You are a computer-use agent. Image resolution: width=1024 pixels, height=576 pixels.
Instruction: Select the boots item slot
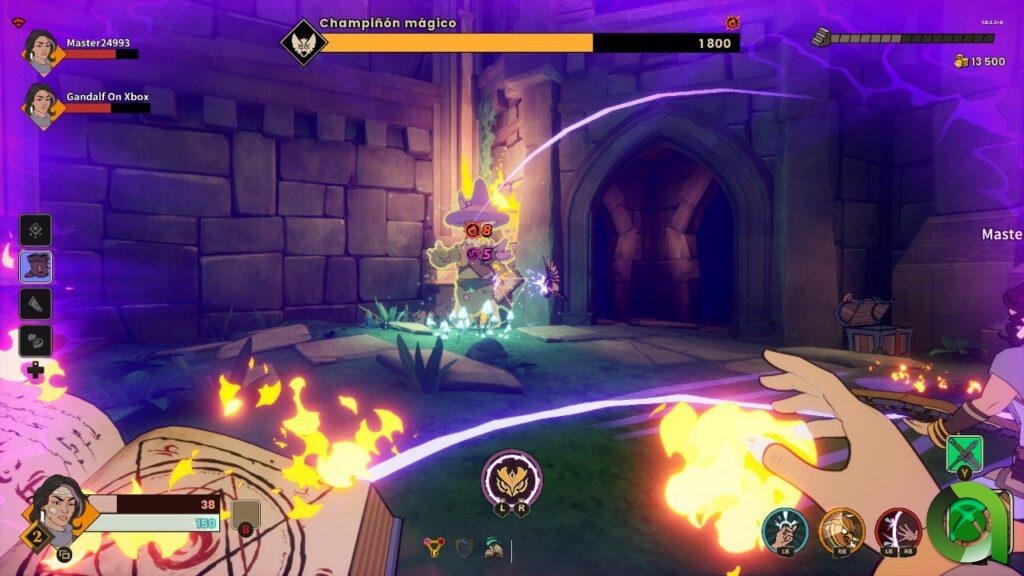tap(37, 267)
